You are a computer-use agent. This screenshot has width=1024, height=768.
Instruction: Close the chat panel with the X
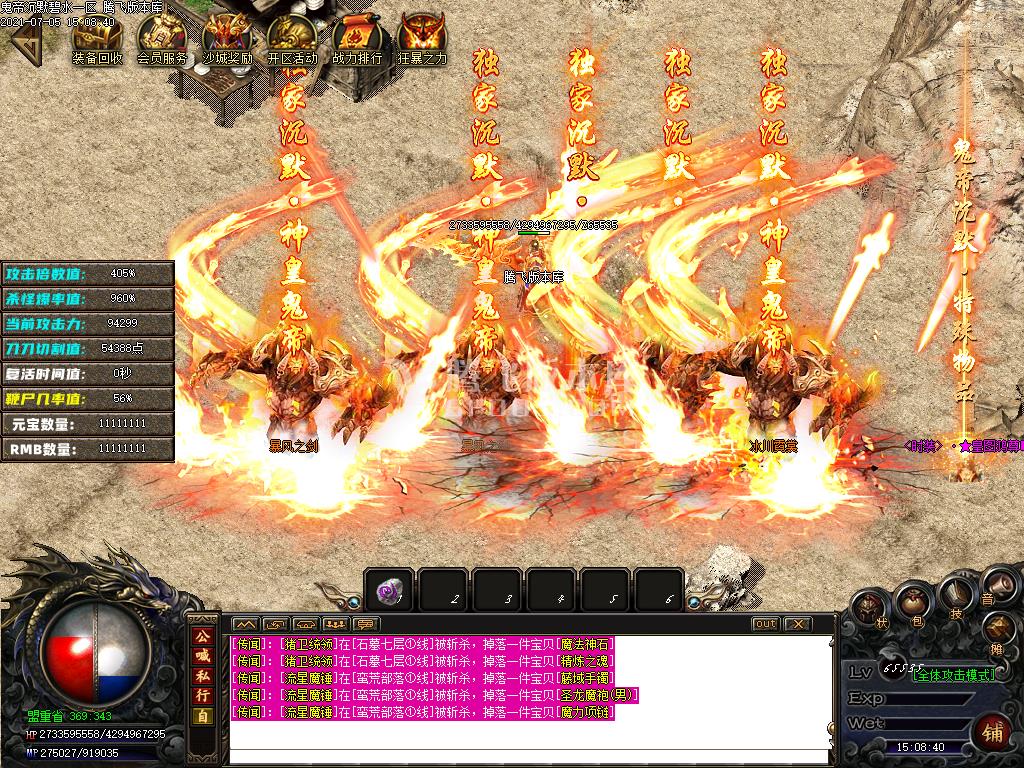click(x=797, y=624)
